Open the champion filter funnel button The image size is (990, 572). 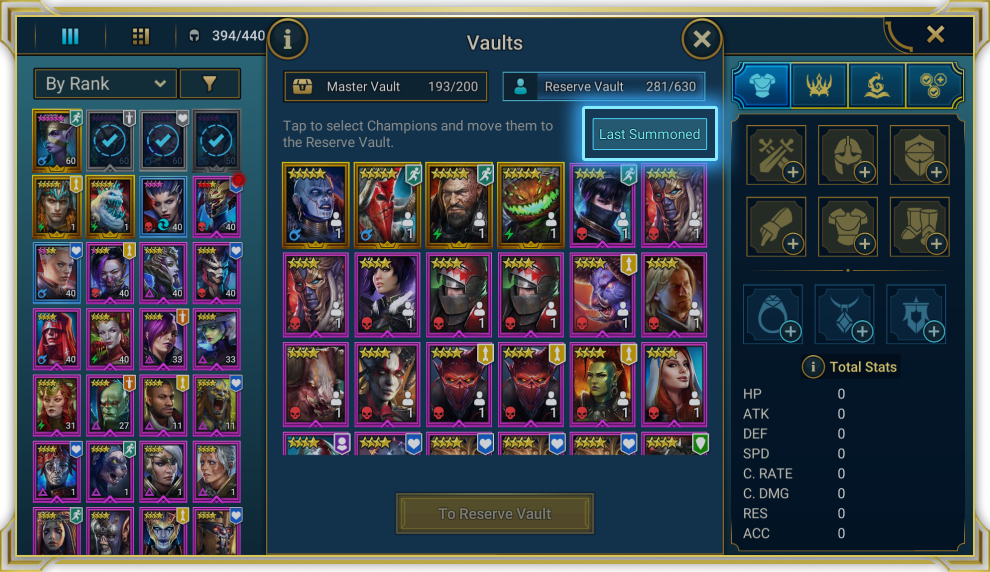[210, 84]
